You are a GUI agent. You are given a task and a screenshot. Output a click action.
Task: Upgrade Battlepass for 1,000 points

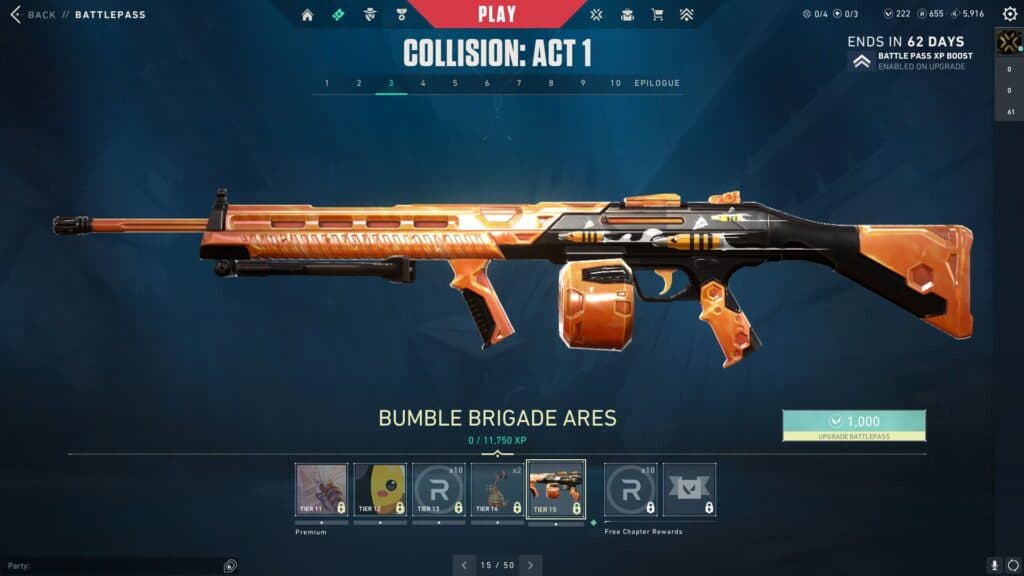coord(854,425)
